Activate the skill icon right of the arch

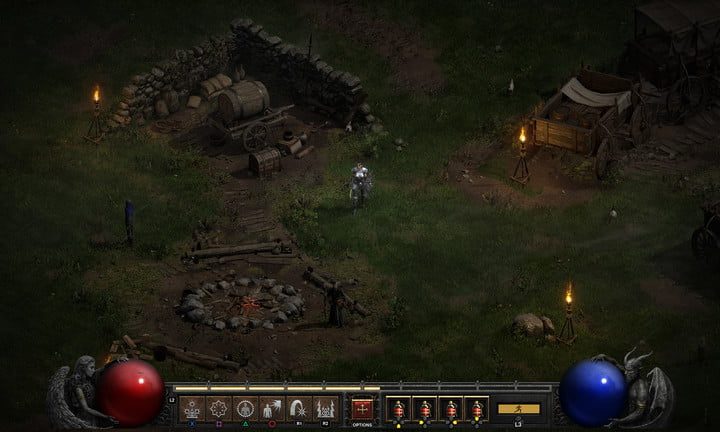pos(325,408)
